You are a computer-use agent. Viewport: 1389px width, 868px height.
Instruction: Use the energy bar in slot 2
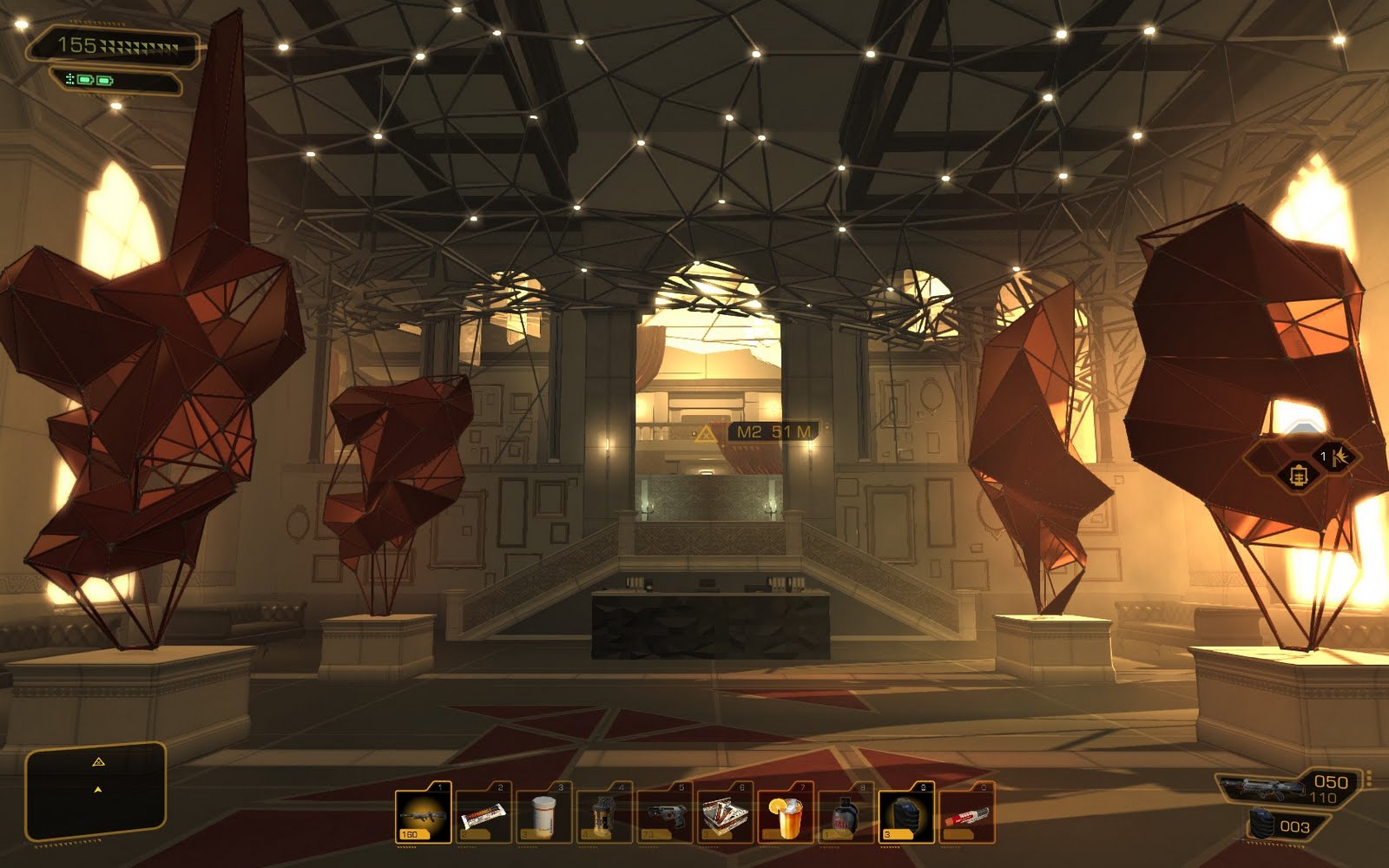484,814
